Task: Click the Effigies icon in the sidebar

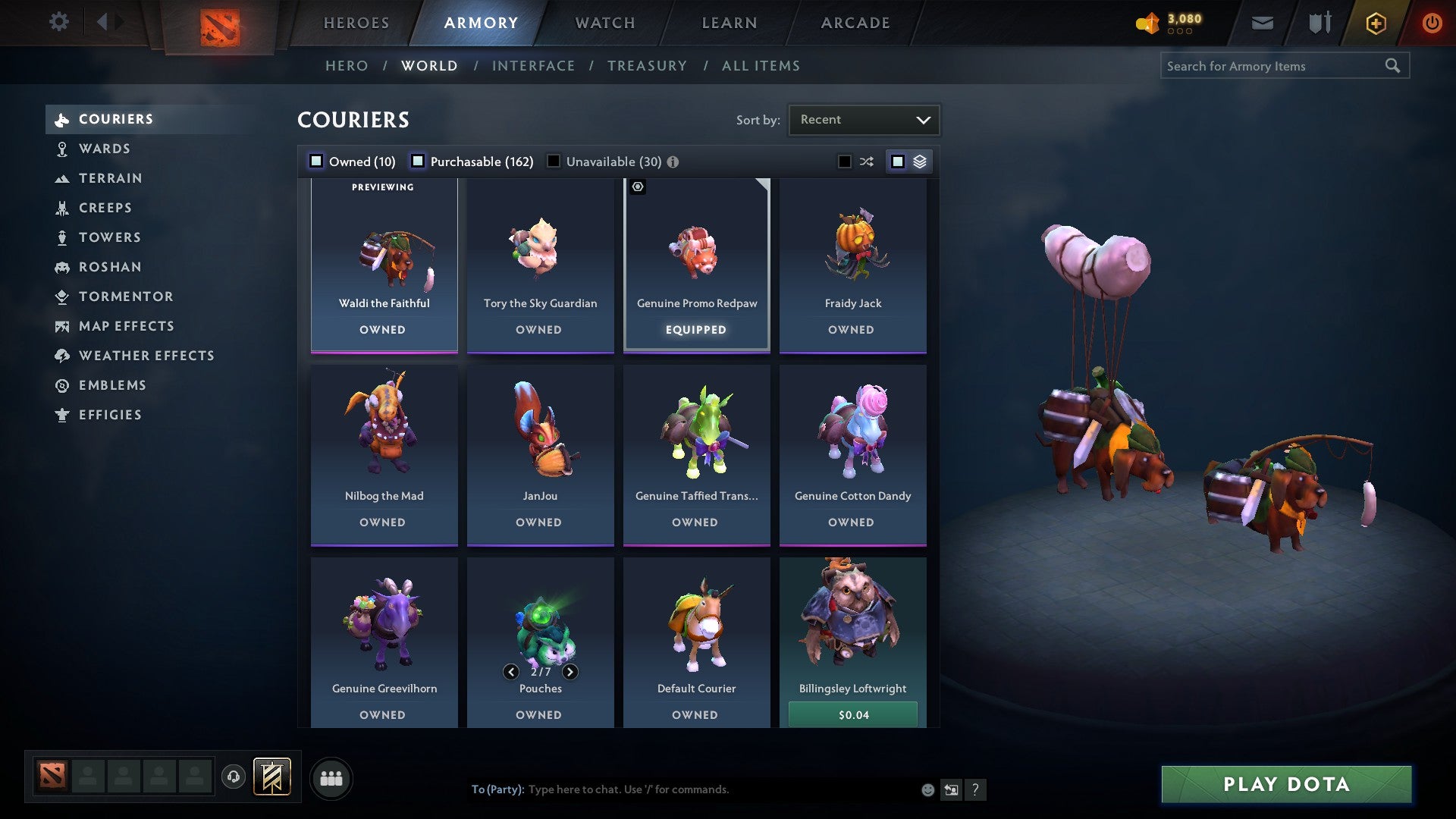Action: (62, 415)
